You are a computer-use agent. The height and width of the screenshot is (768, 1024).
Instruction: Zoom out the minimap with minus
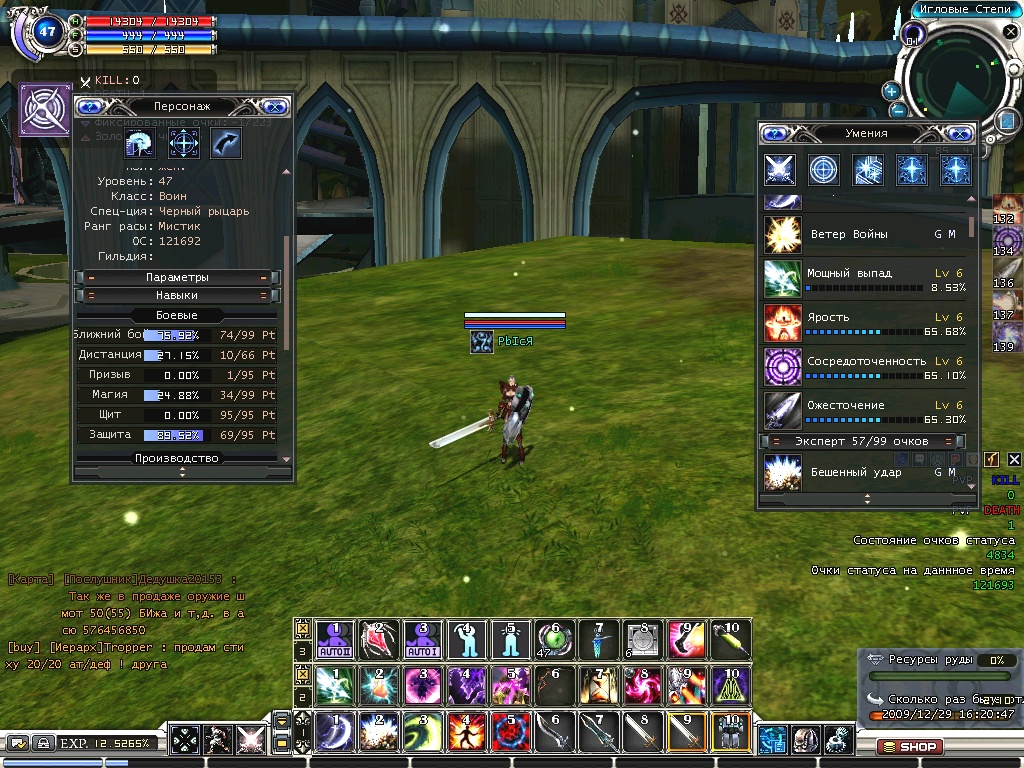898,110
